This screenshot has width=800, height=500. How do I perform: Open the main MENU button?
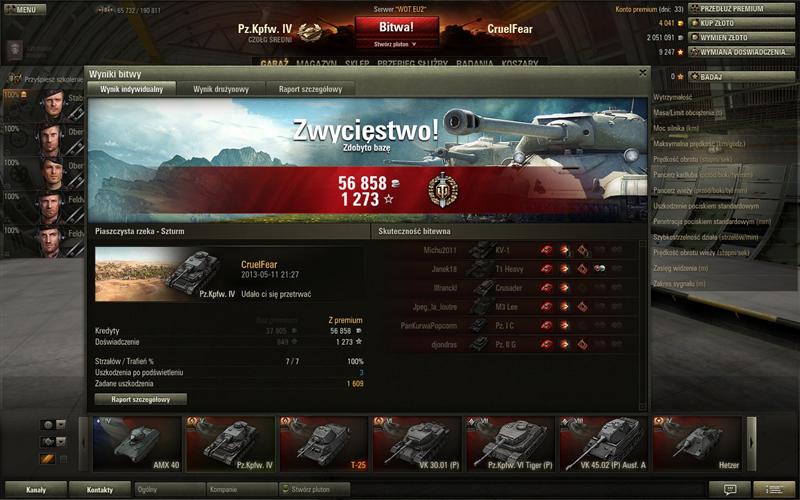tap(24, 9)
